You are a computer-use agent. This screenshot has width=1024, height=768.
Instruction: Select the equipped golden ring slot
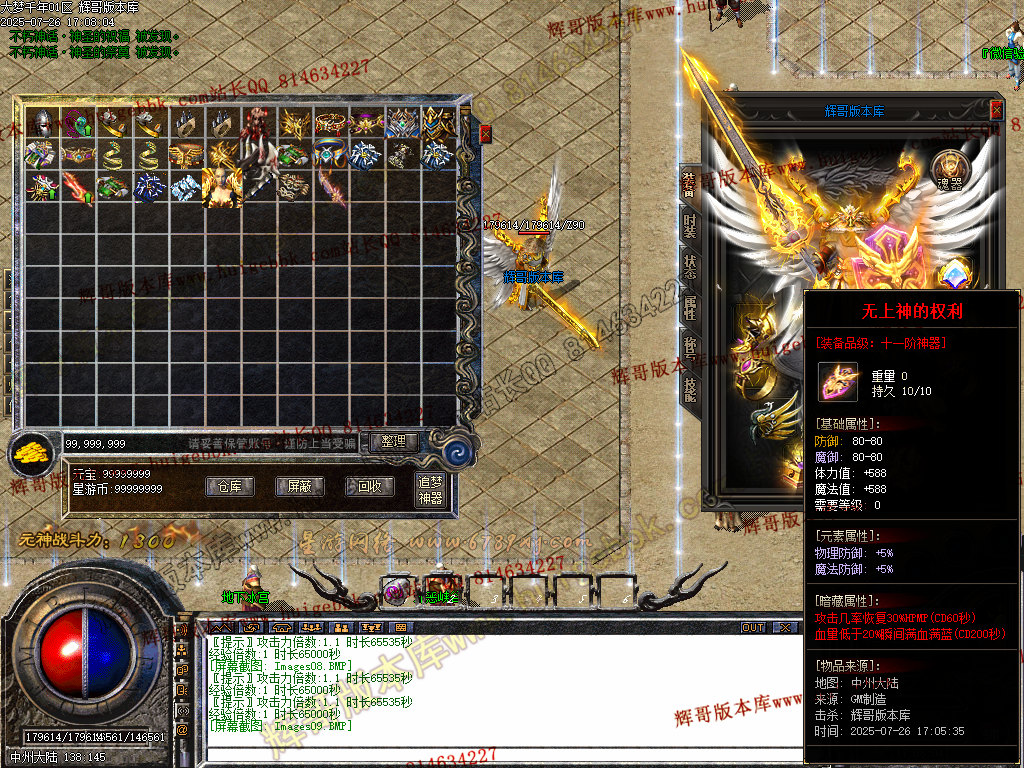point(751,375)
